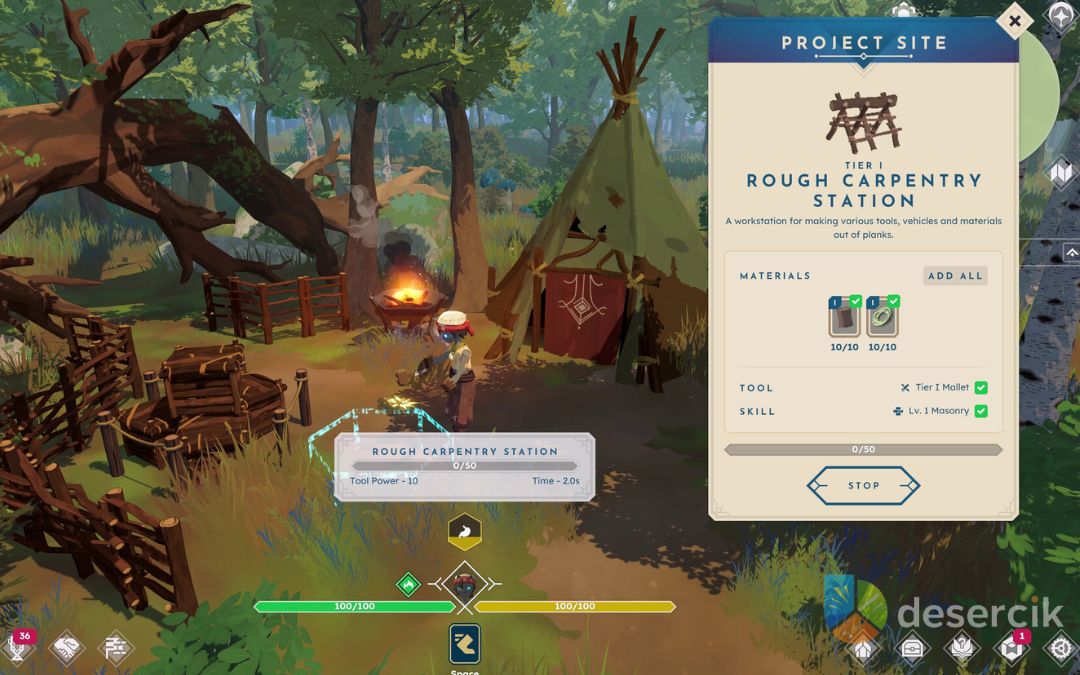Open the icon with red 36 badge
Screen dimensions: 1080x675
click(x=18, y=646)
